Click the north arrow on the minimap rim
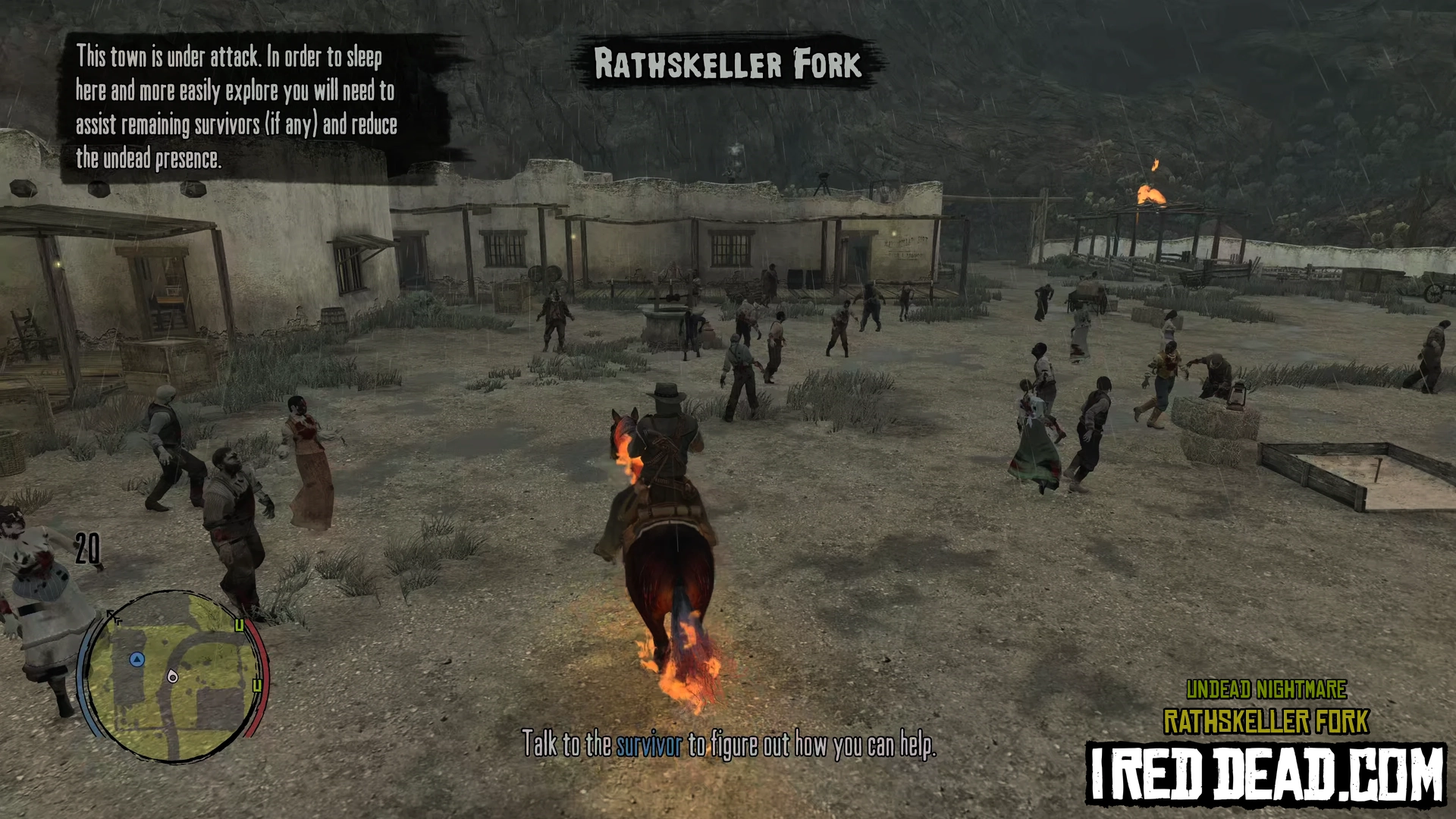This screenshot has width=1456, height=819. click(x=114, y=617)
